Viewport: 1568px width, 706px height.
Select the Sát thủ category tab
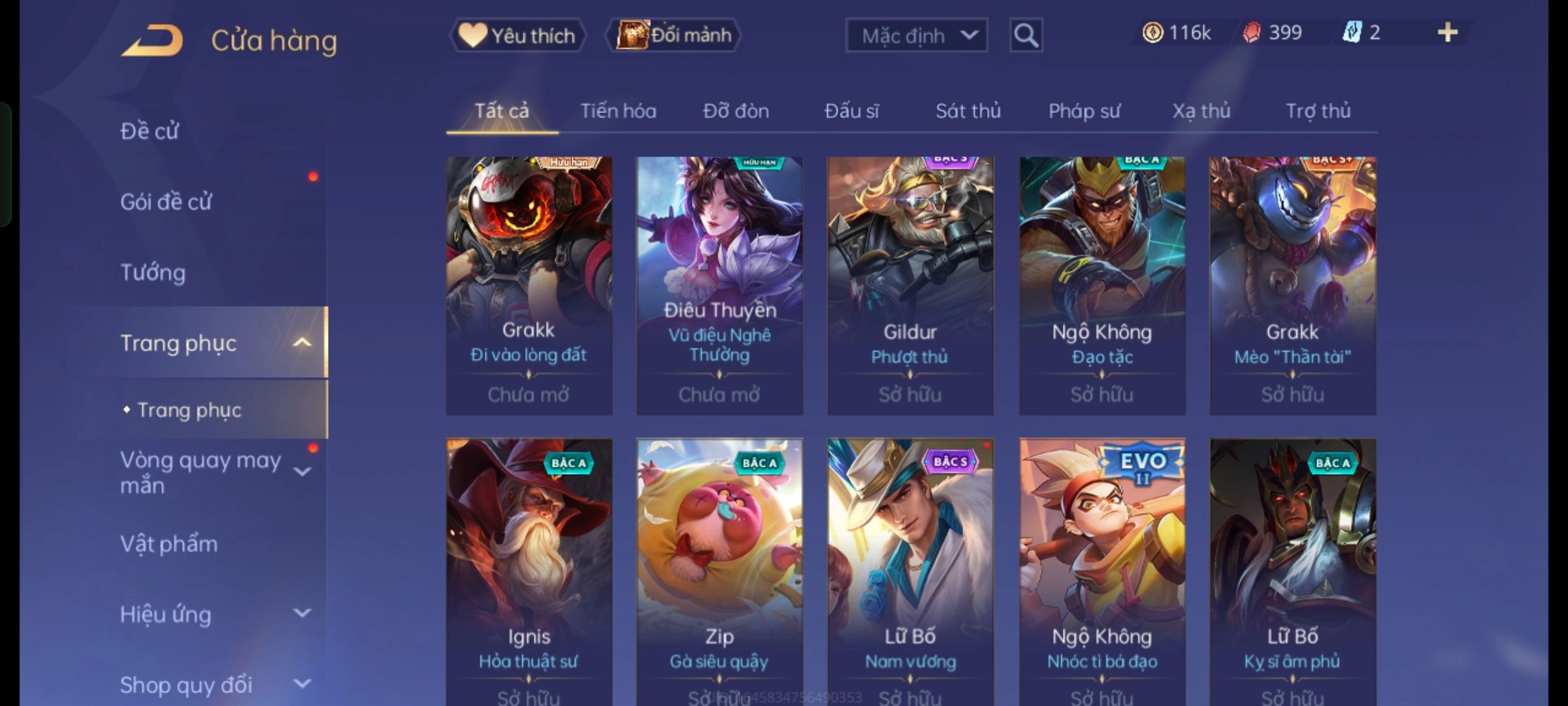click(x=968, y=111)
